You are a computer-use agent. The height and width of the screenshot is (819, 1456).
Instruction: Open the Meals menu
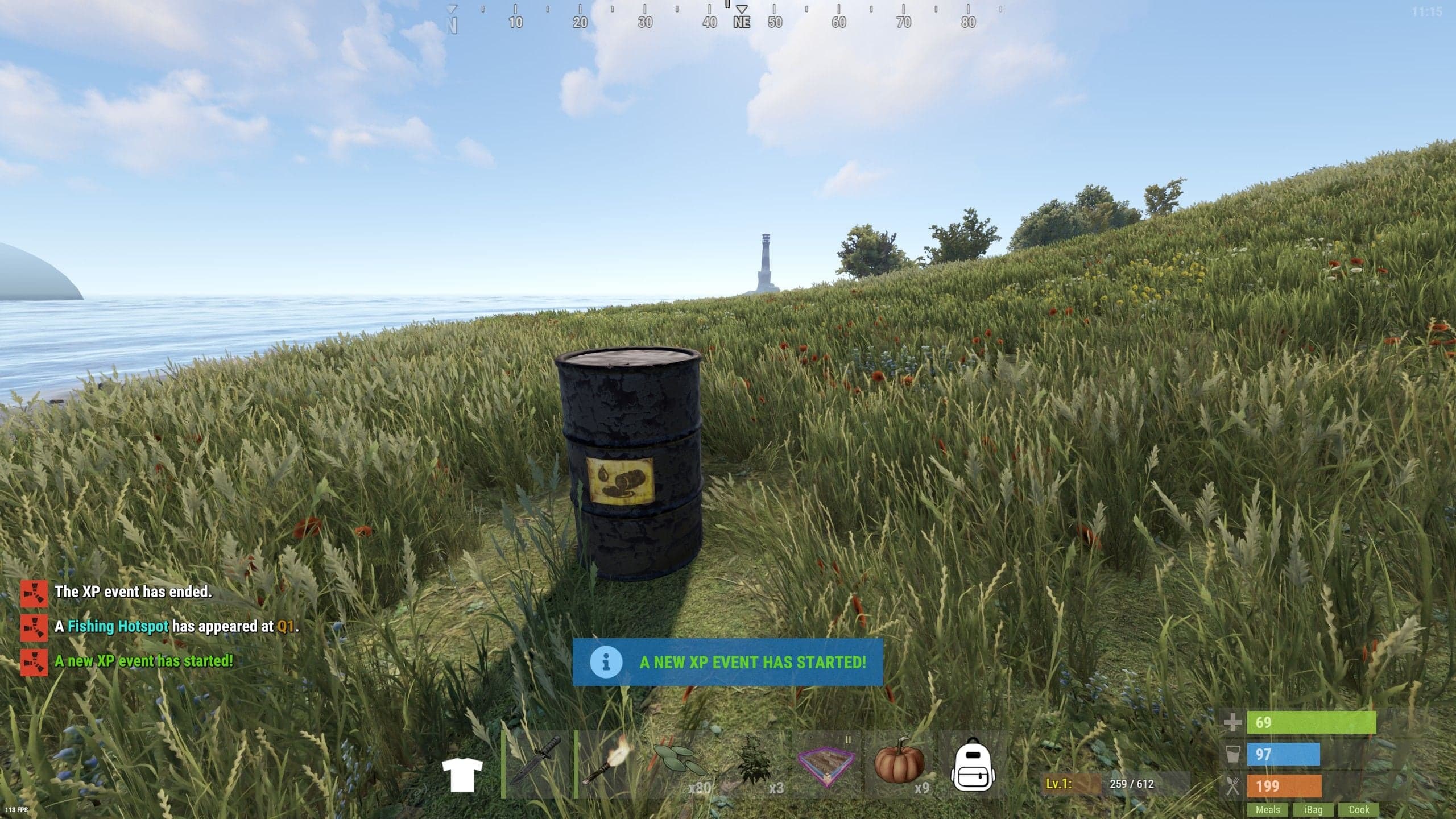coord(1269,810)
